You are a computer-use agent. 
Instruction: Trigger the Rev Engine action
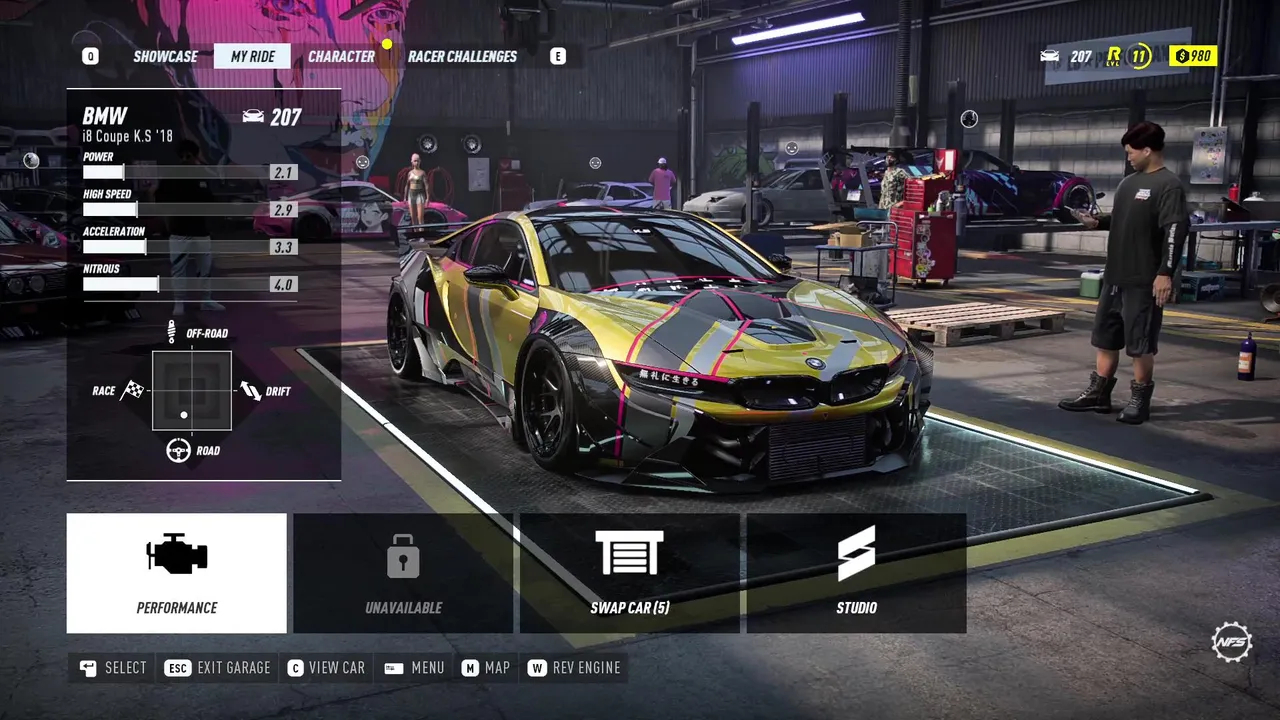tap(575, 668)
